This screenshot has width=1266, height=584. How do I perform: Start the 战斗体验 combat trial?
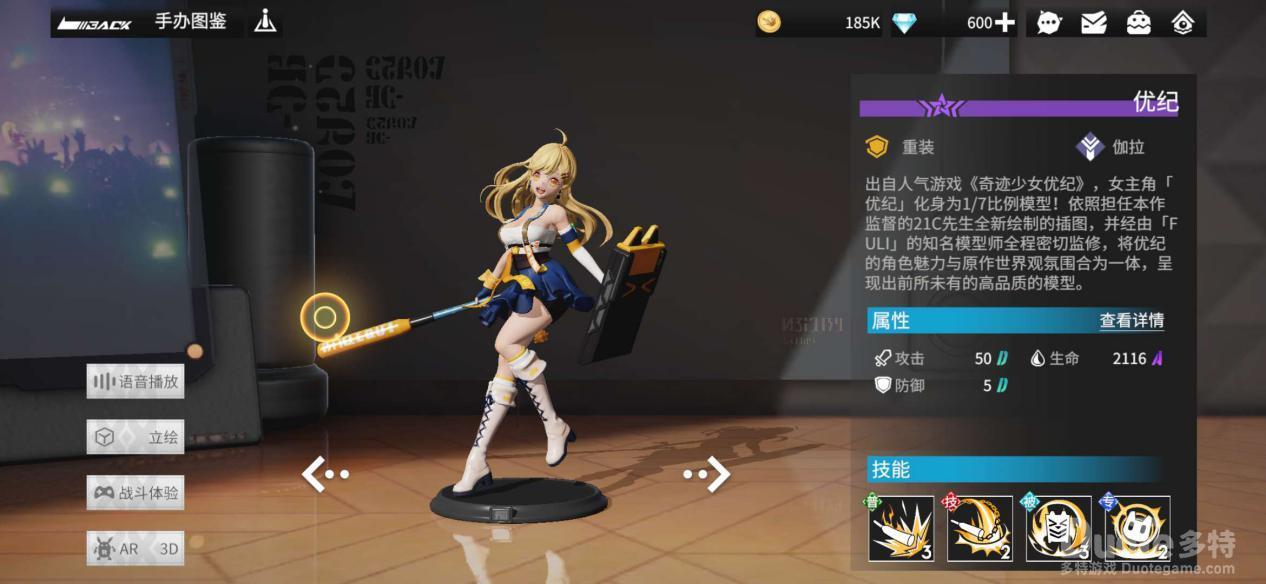point(136,493)
